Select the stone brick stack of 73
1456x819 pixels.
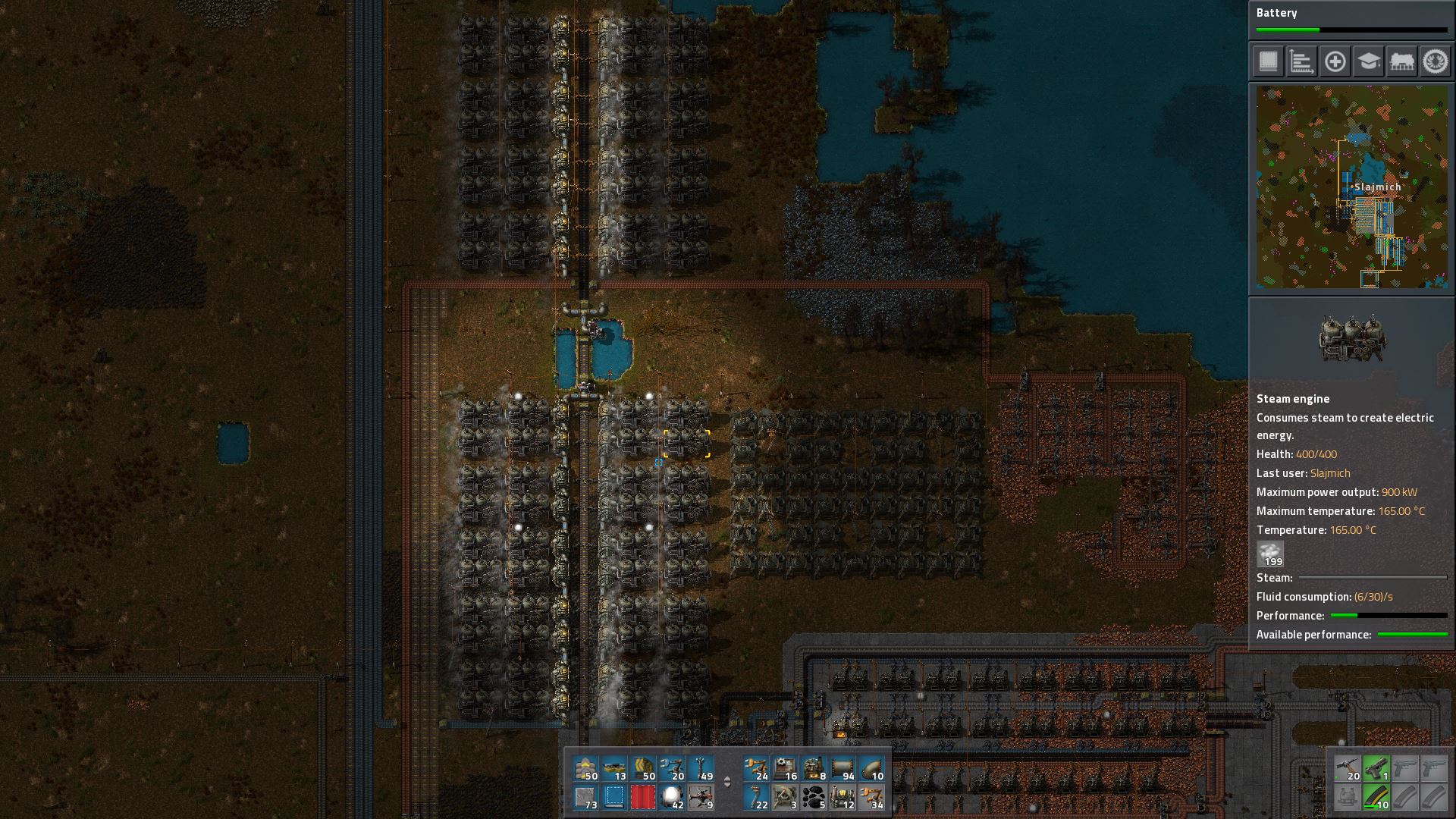[585, 798]
